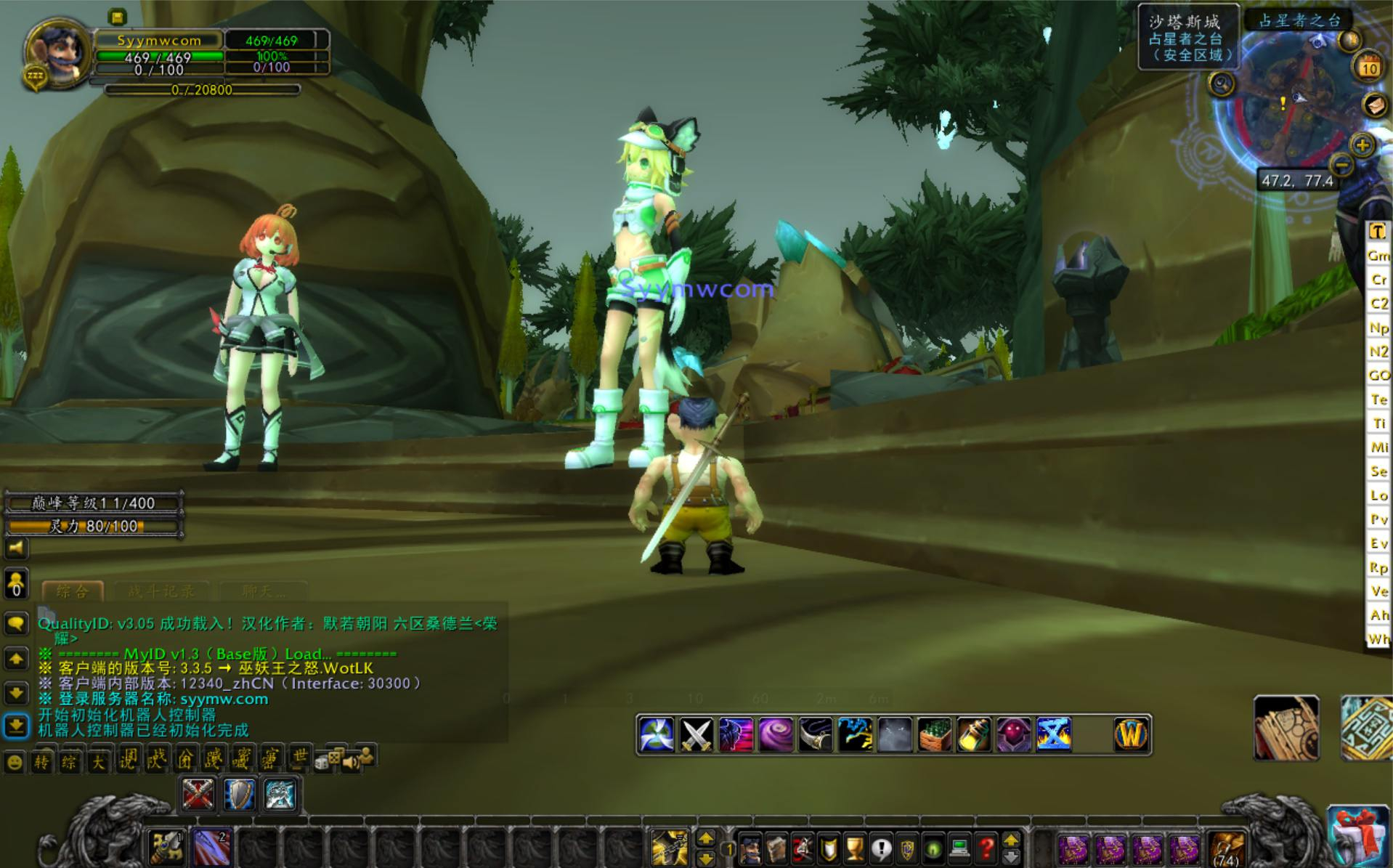
Task: Switch to the 战斗记录 combat log tab
Action: 161,591
